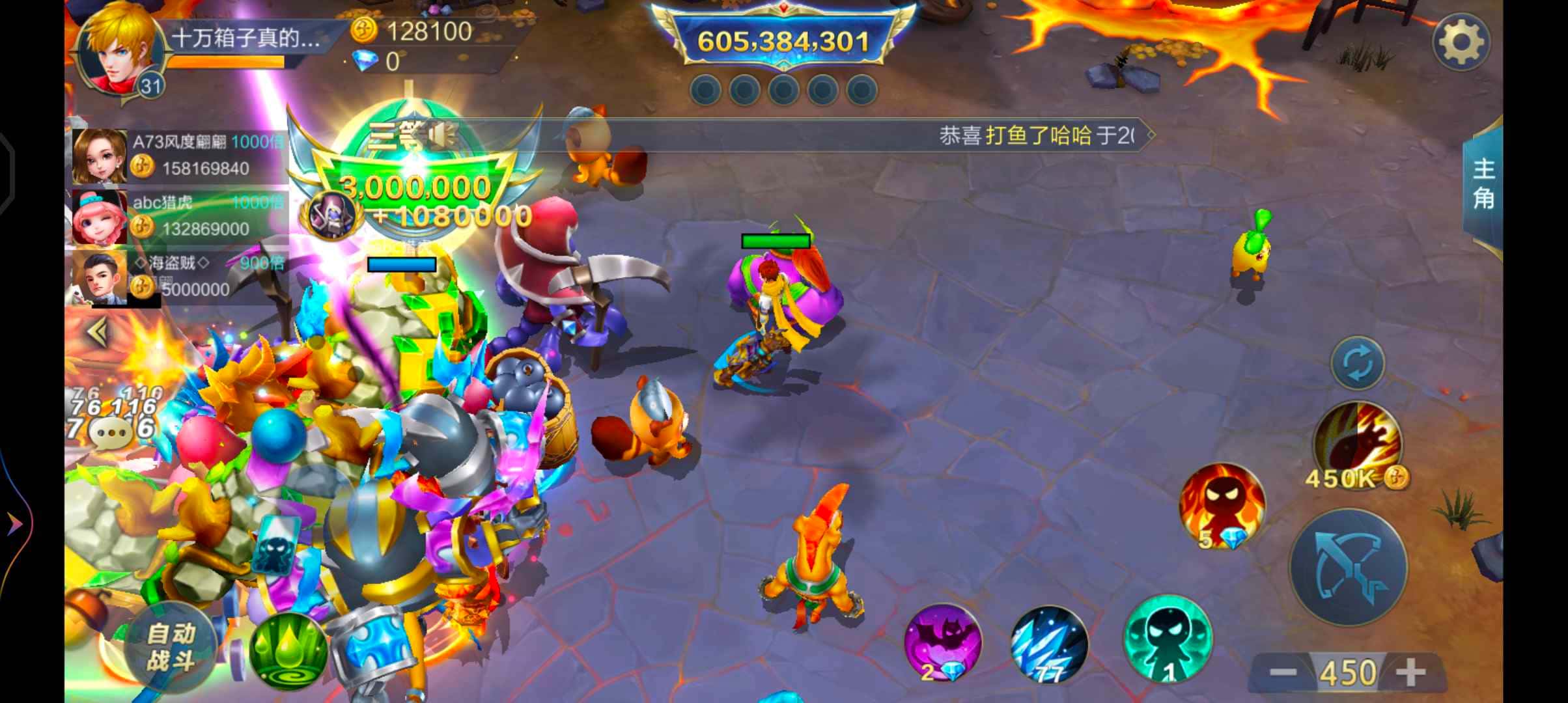1568x703 pixels.
Task: Open the settings gear menu
Action: point(1461,42)
